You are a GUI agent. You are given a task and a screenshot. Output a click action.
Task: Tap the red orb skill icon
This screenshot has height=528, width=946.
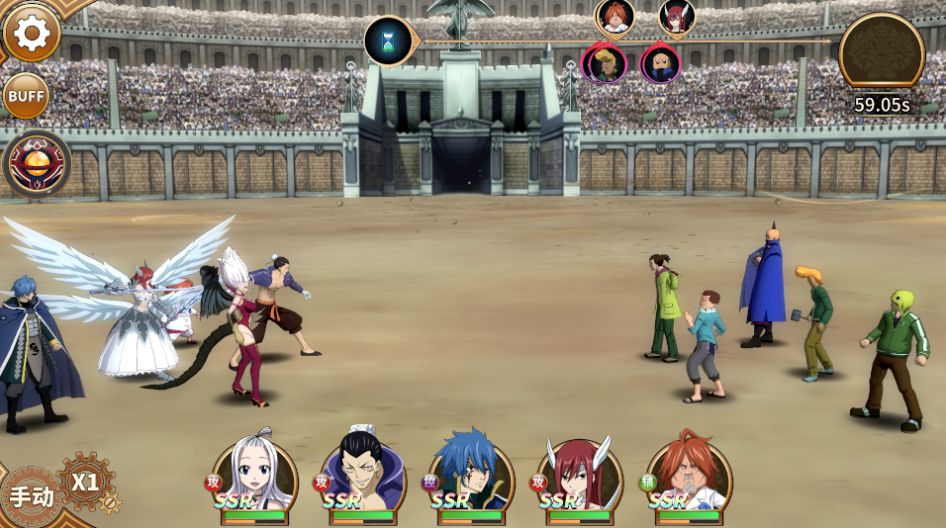coord(37,163)
